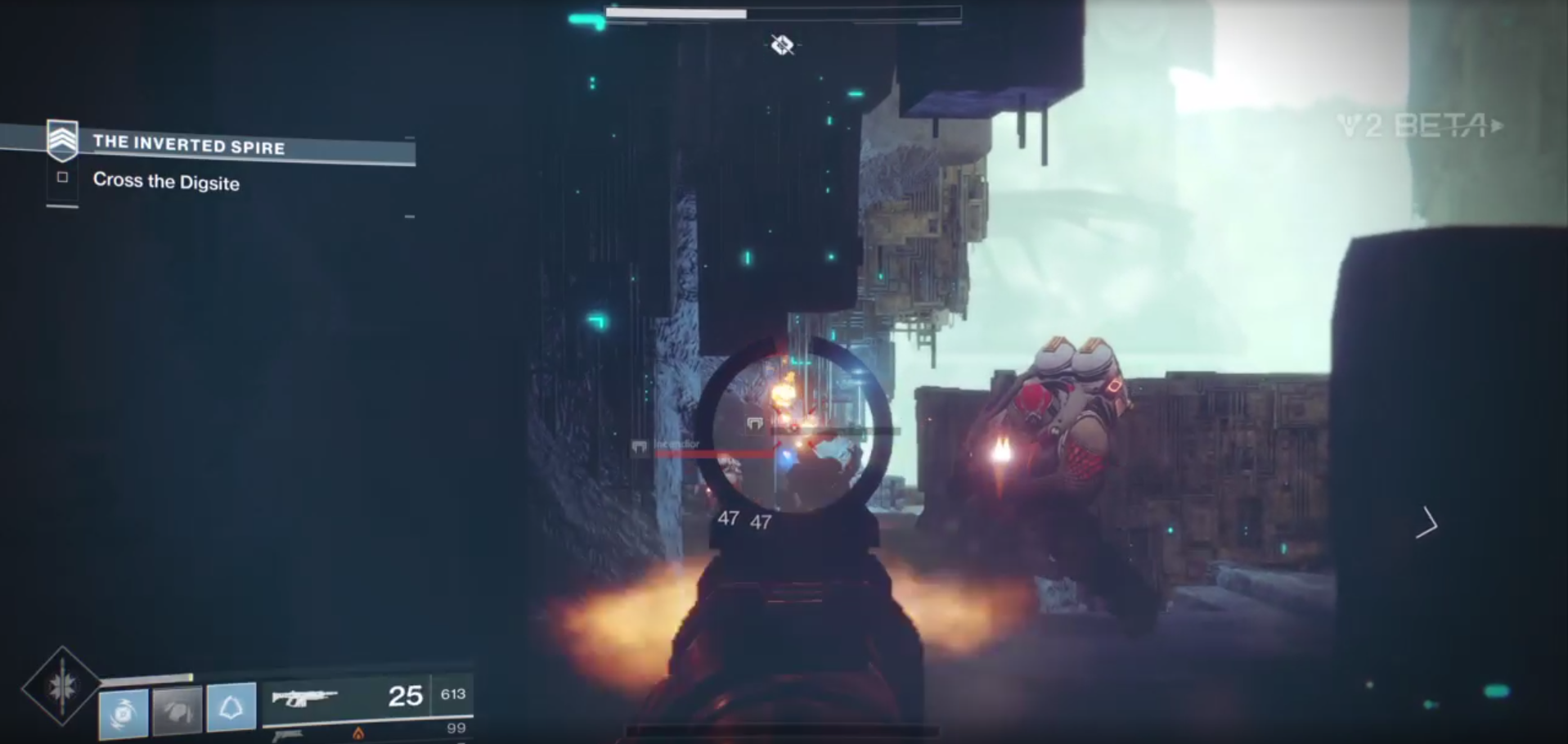Open the Cross the Digsite objective entry
1568x744 pixels.
click(x=167, y=183)
